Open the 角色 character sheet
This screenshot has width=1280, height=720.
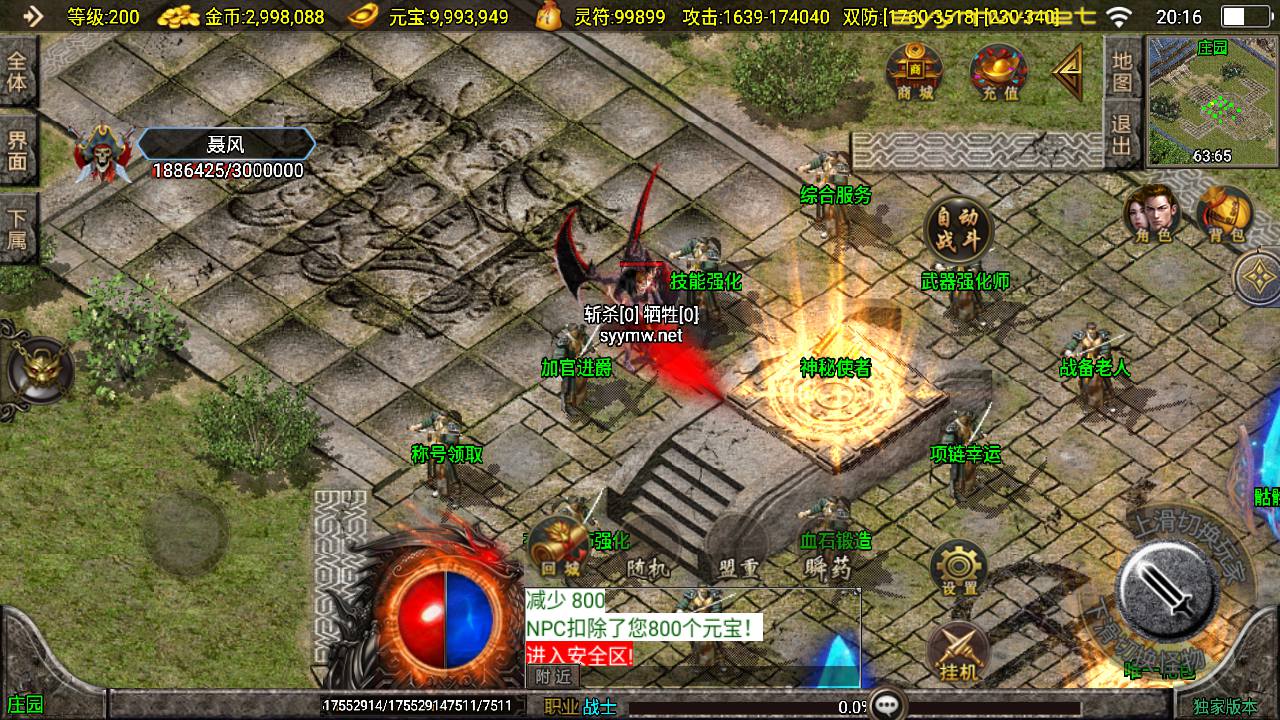pyautogui.click(x=1152, y=213)
